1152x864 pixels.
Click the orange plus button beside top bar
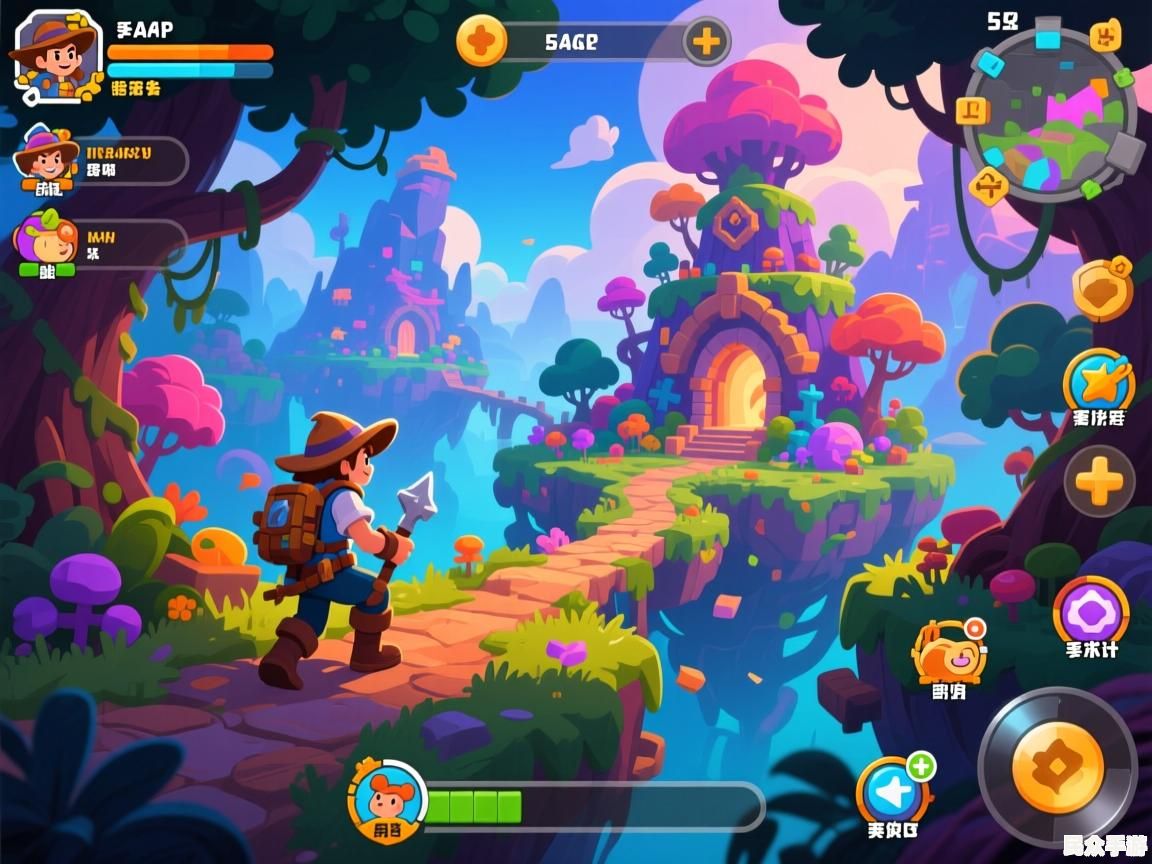(x=481, y=42)
